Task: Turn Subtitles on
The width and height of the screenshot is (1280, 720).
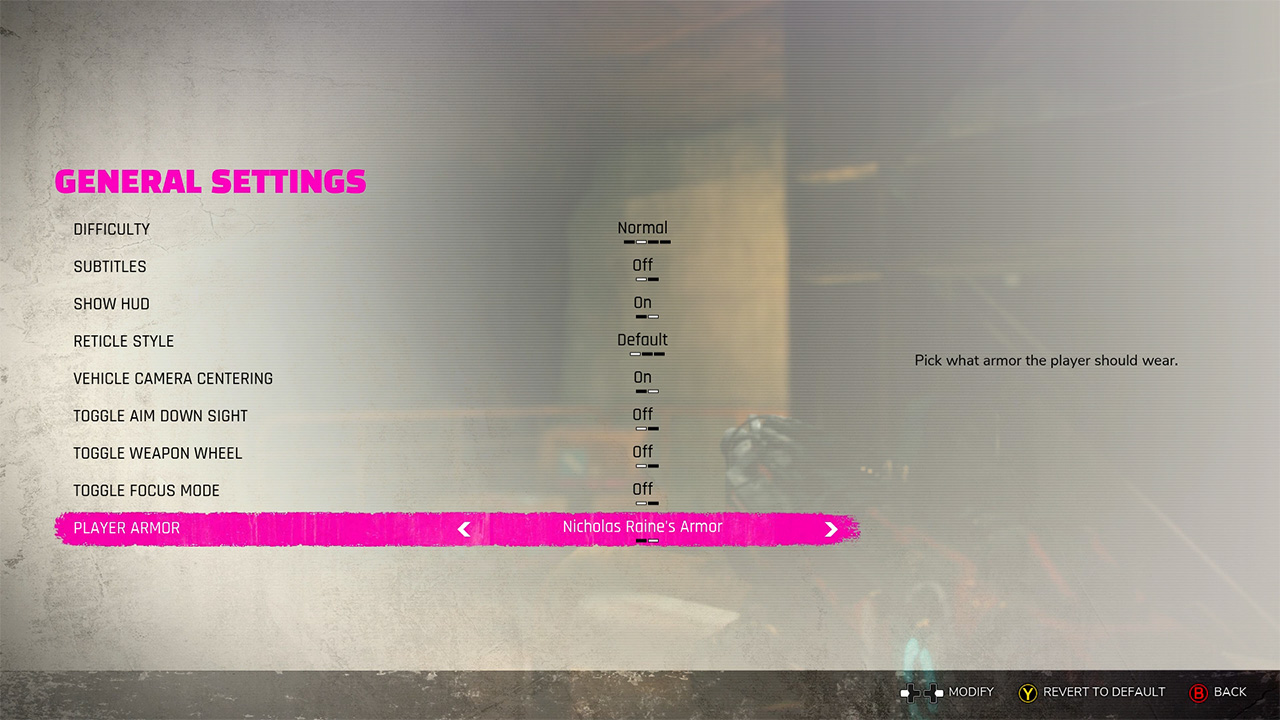Action: click(643, 265)
